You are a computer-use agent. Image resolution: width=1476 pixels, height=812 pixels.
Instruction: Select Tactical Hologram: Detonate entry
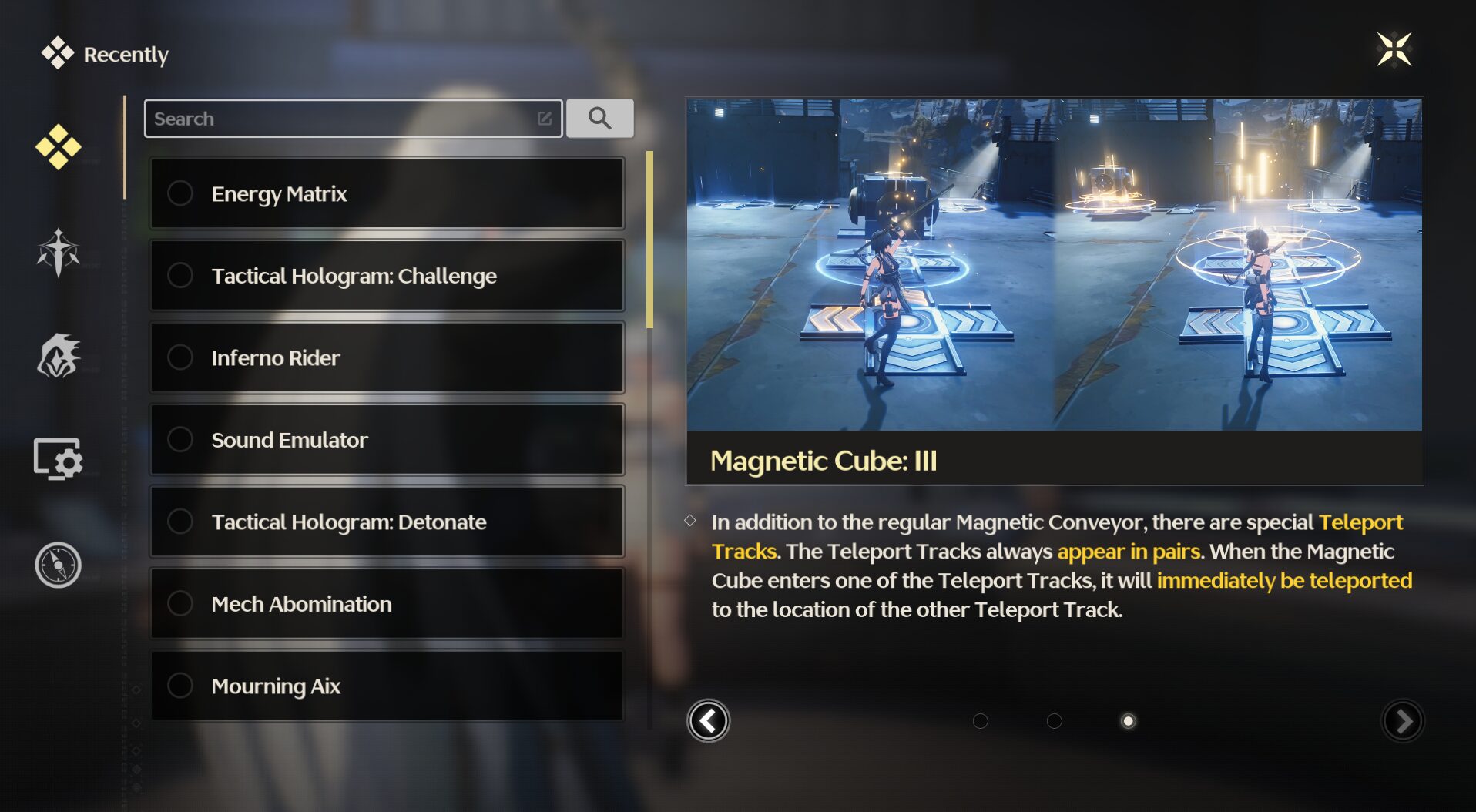[x=387, y=522]
